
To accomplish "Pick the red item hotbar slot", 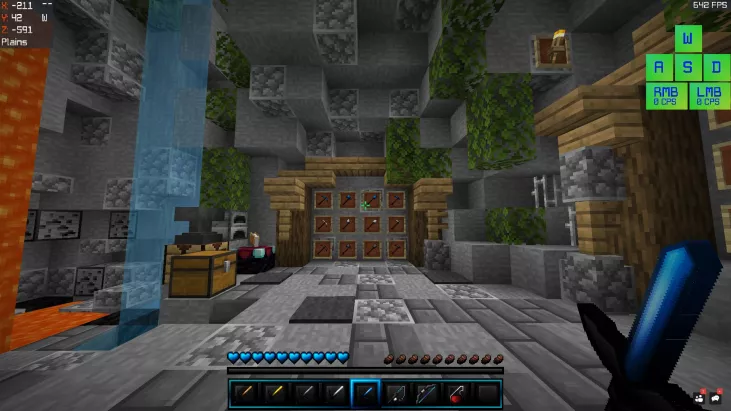I will coord(457,393).
